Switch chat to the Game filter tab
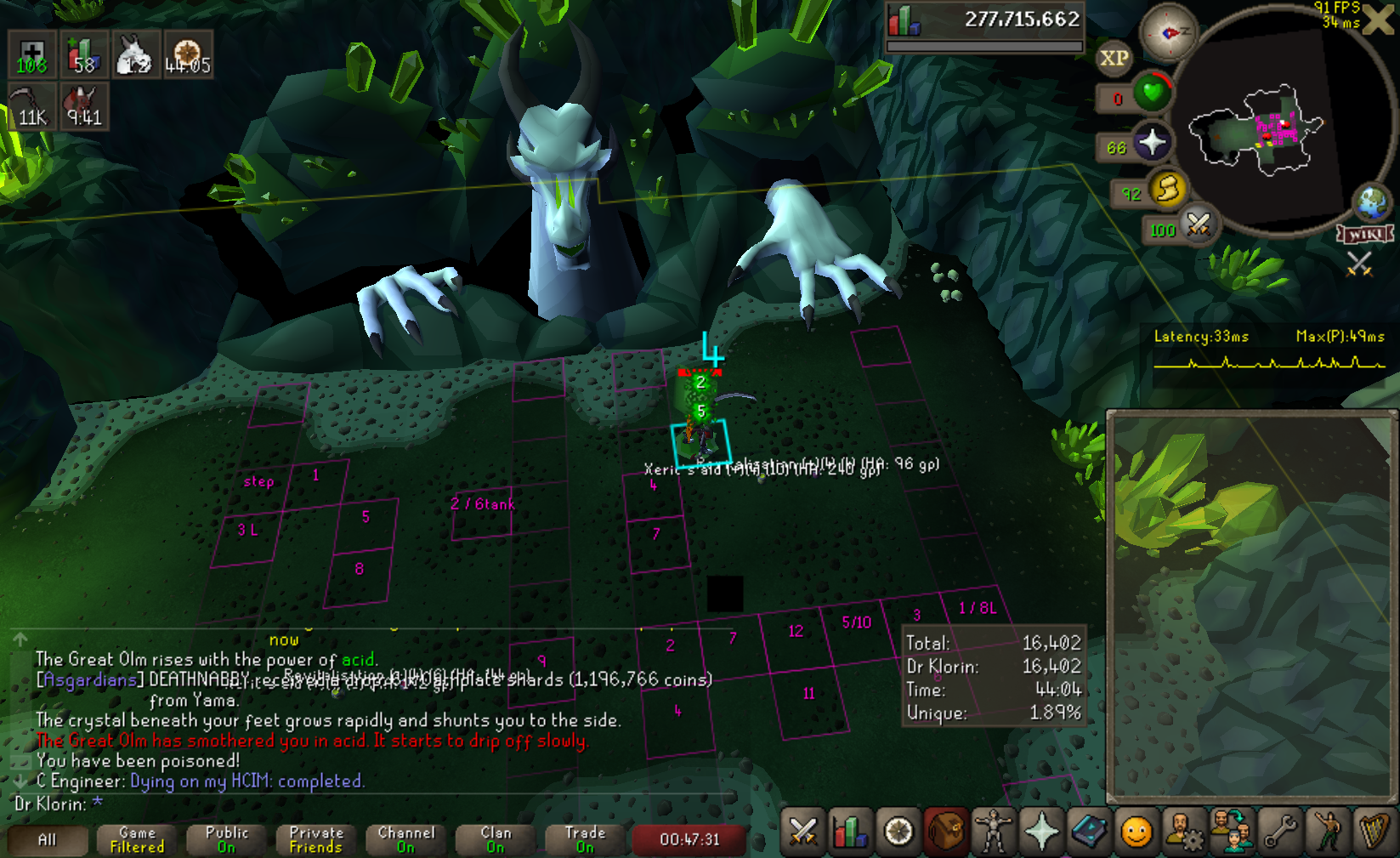This screenshot has height=858, width=1400. coord(137,840)
